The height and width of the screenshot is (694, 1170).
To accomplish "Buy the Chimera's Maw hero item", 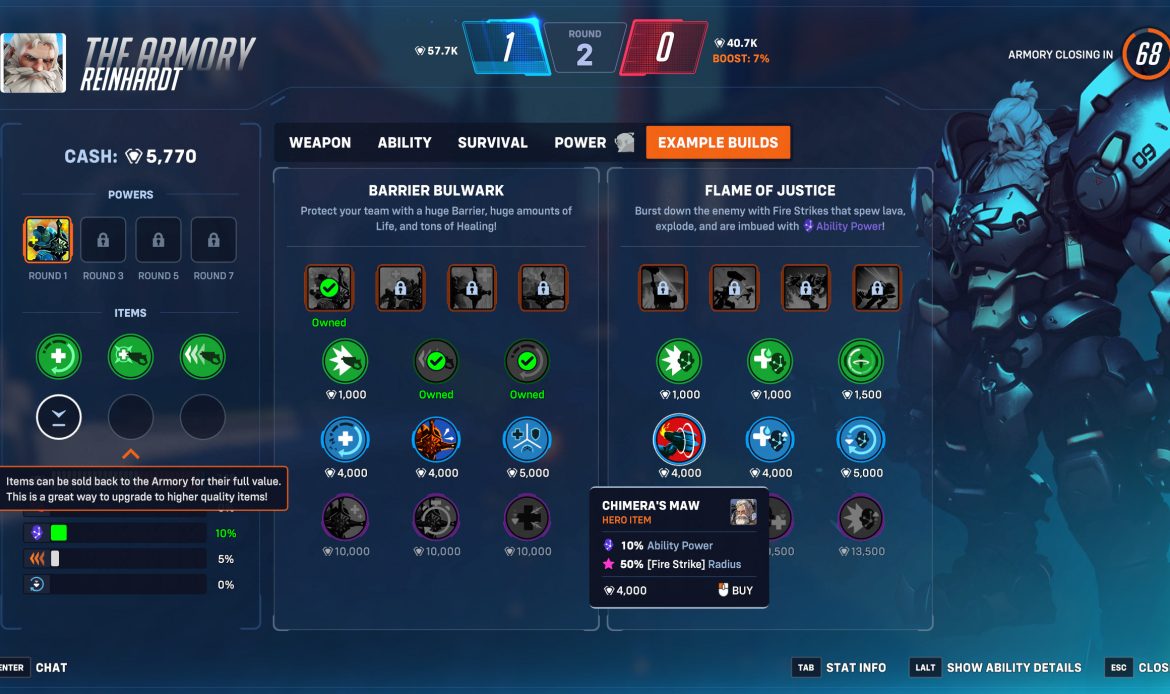I will (x=735, y=591).
